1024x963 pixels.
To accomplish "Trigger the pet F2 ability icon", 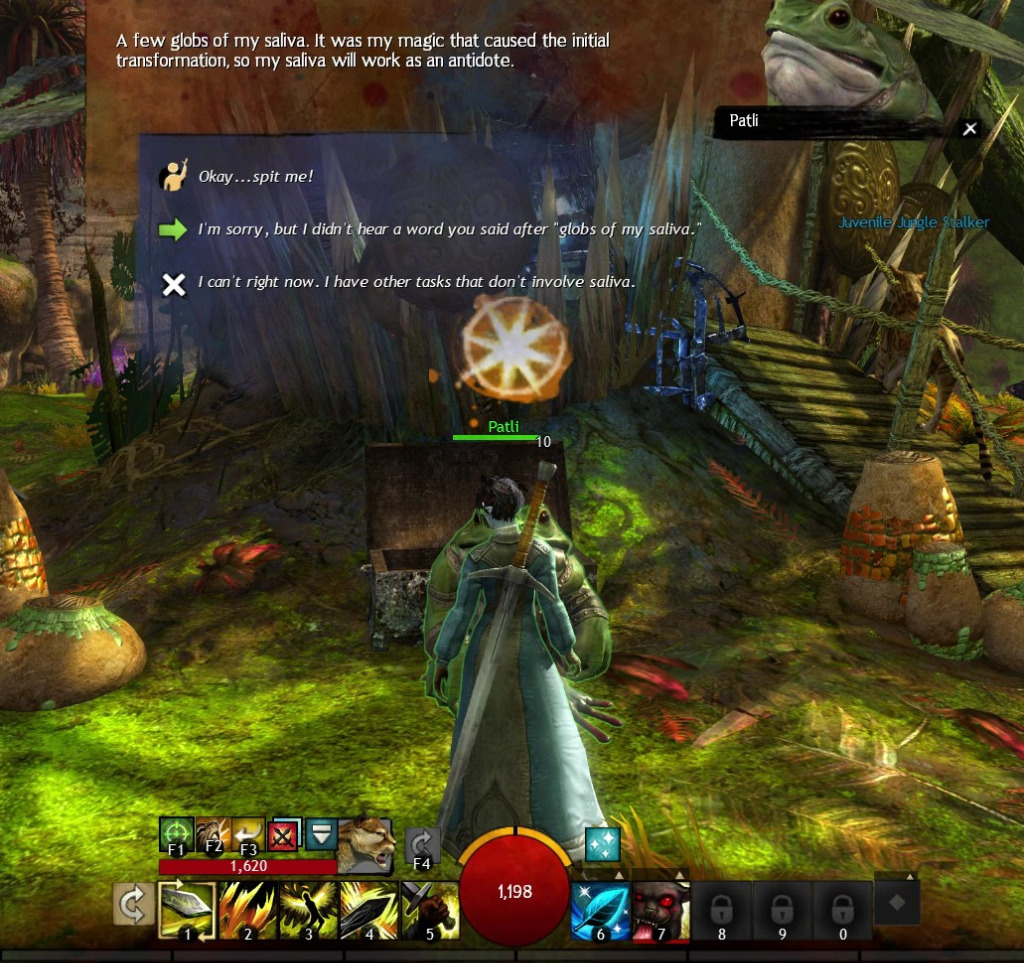I will point(212,834).
